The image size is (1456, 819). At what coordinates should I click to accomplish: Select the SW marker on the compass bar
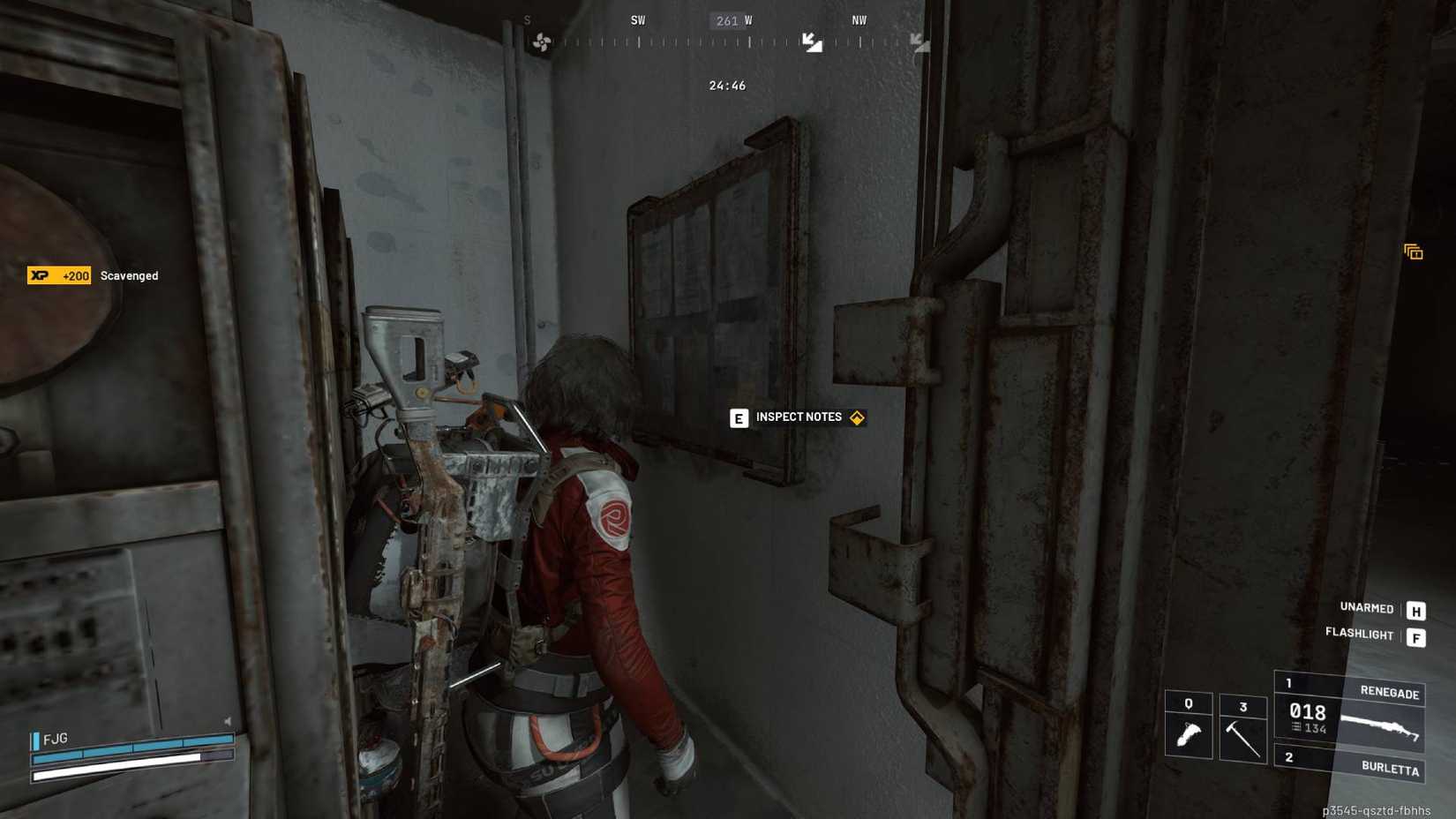pos(638,19)
